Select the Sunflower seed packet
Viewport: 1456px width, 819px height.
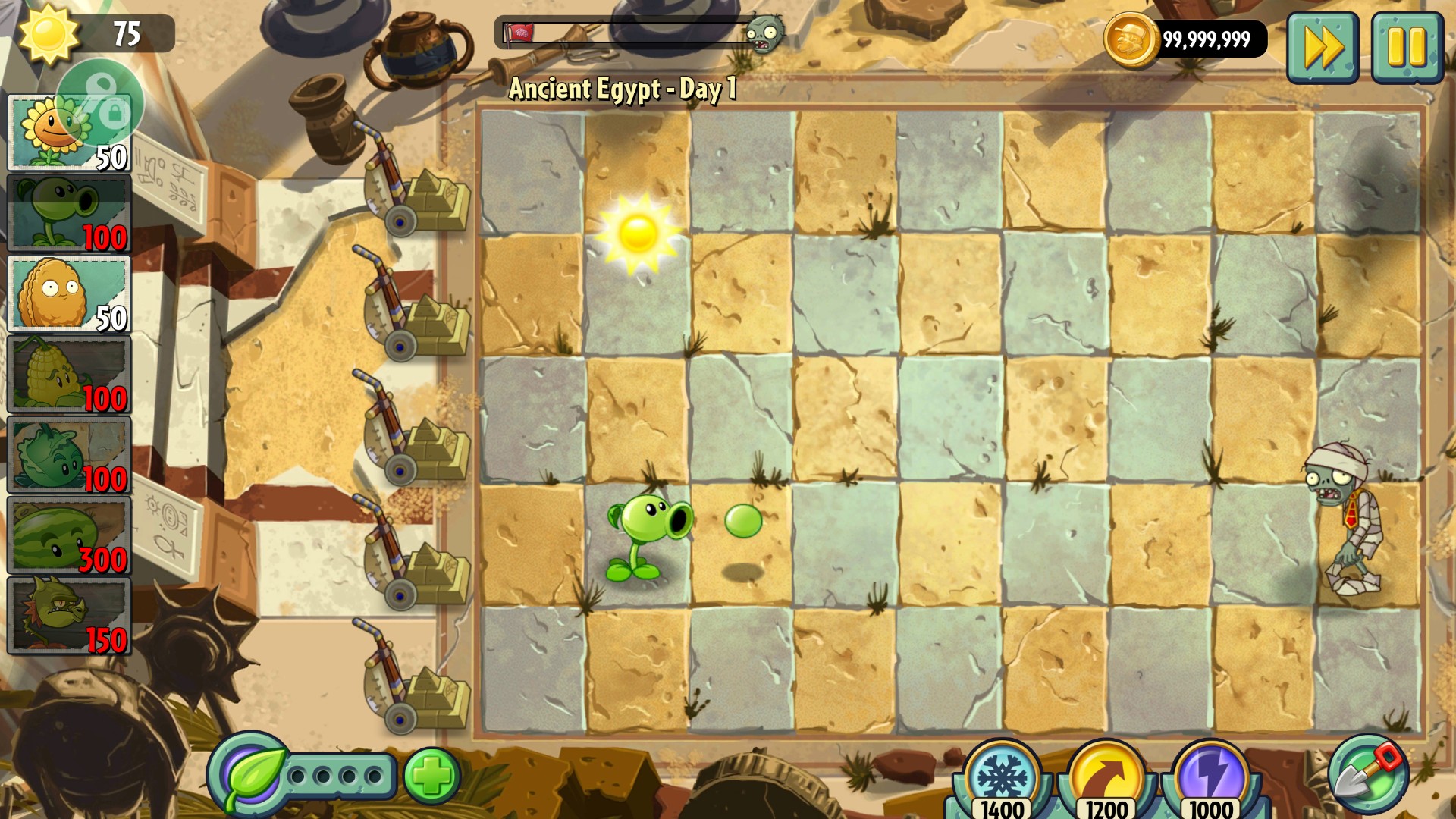point(68,133)
